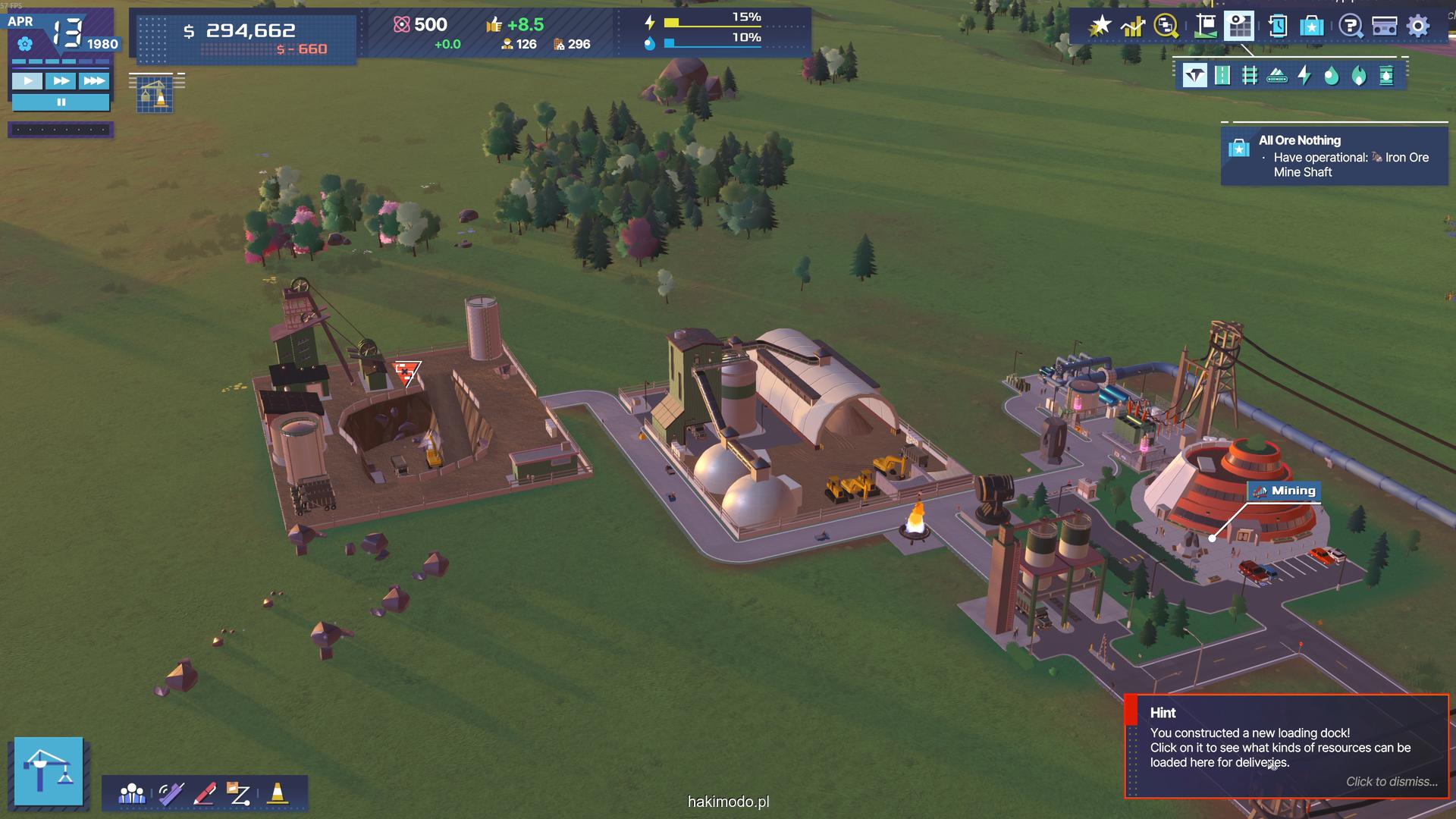Open the bar chart statistics panel
Screen dimensions: 1456x819
point(1133,27)
